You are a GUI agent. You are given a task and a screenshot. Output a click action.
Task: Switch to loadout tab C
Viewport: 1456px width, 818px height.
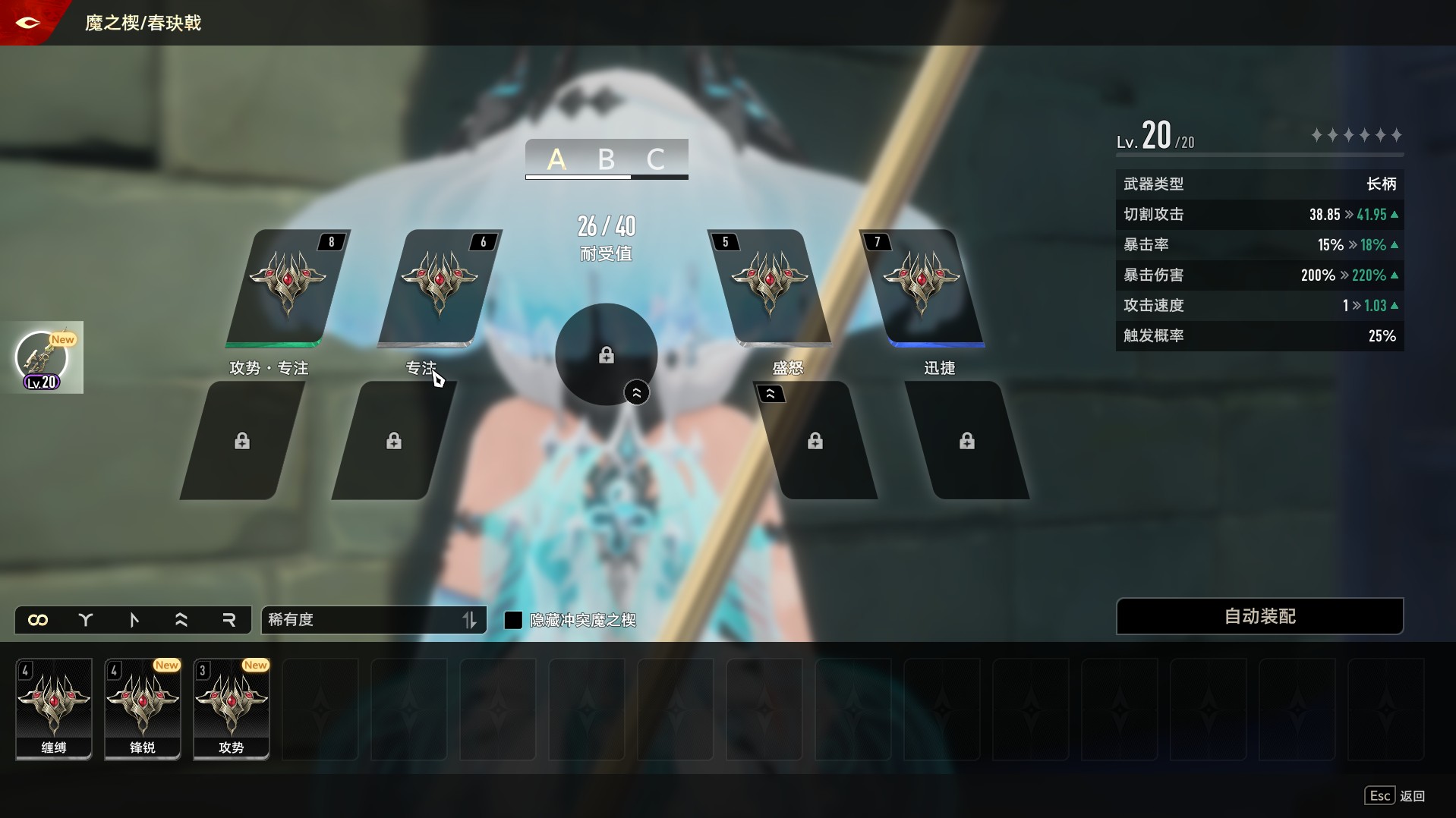[x=655, y=159]
